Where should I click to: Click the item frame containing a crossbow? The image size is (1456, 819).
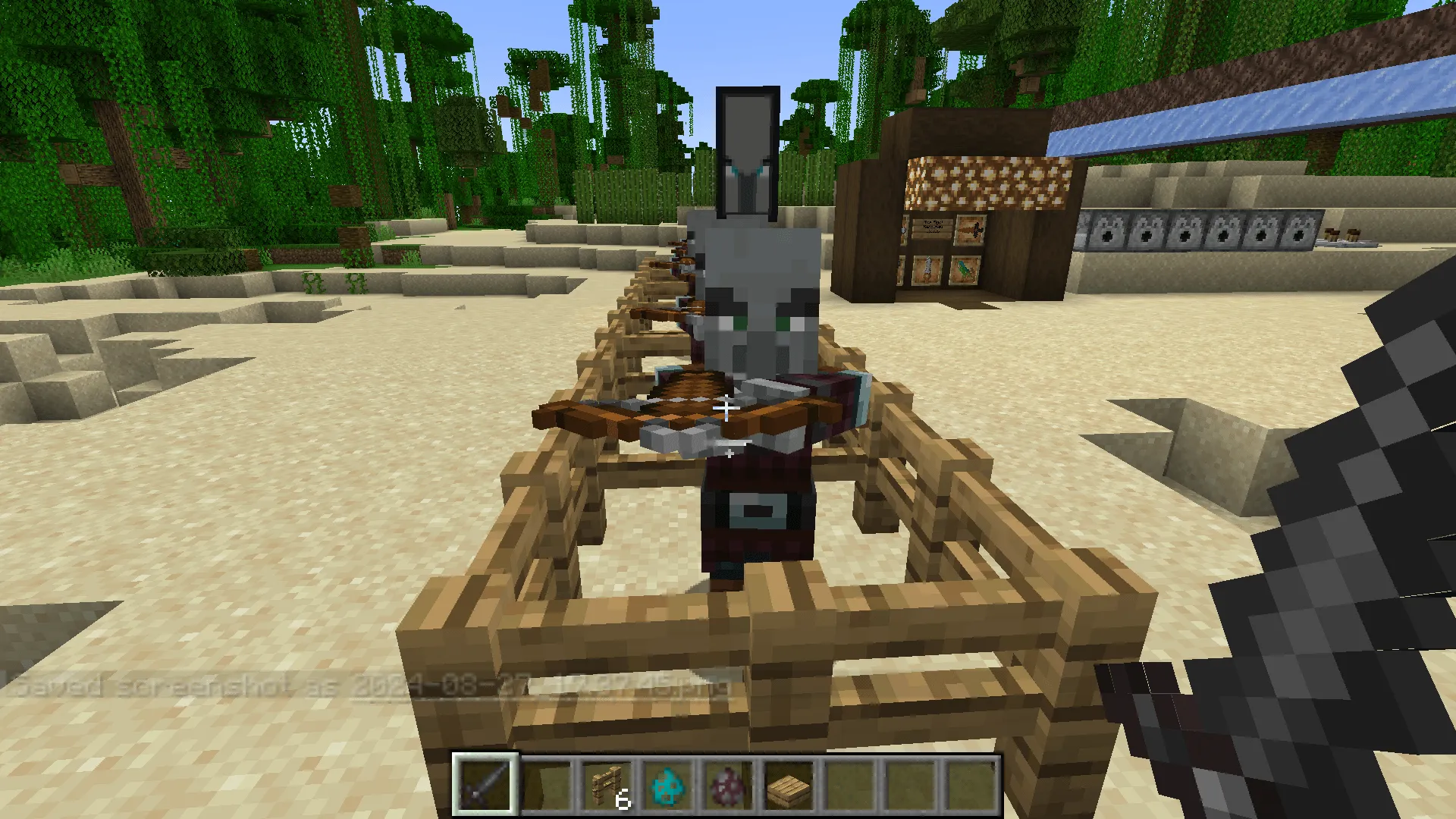pos(969,229)
